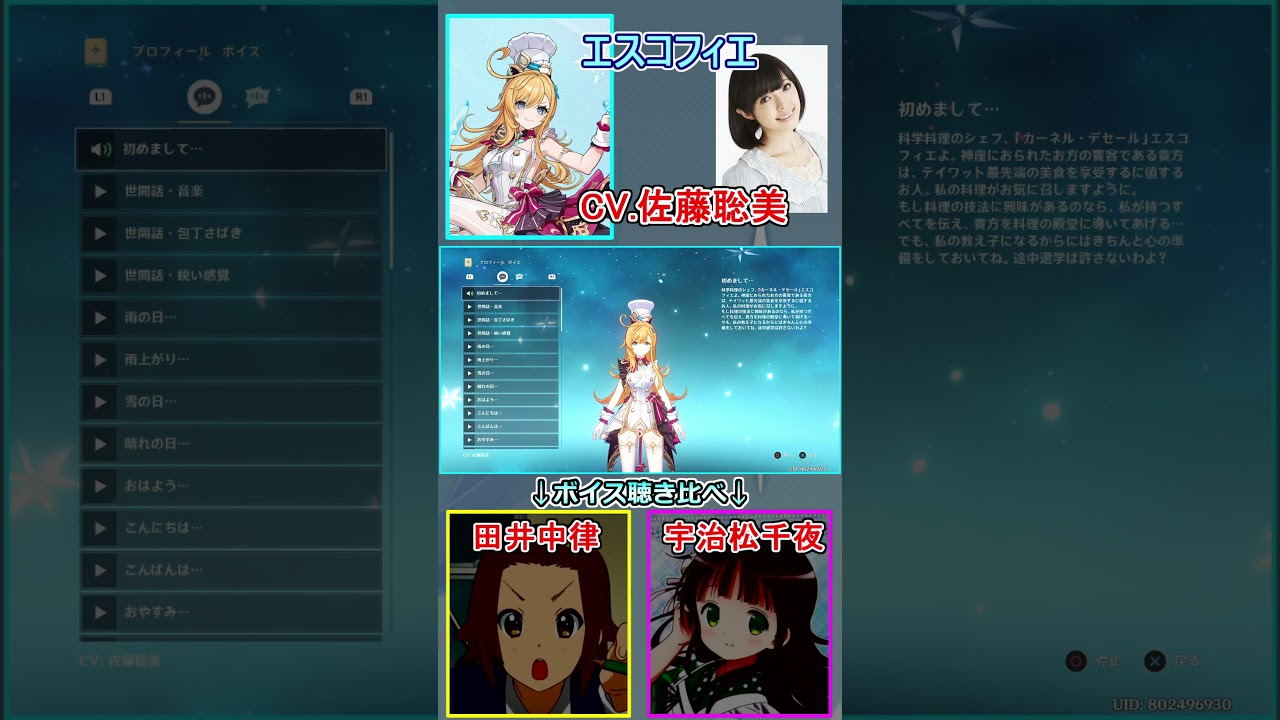Select the 雨上がり… voice entry
Viewport: 1280px width, 720px height.
pyautogui.click(x=230, y=359)
